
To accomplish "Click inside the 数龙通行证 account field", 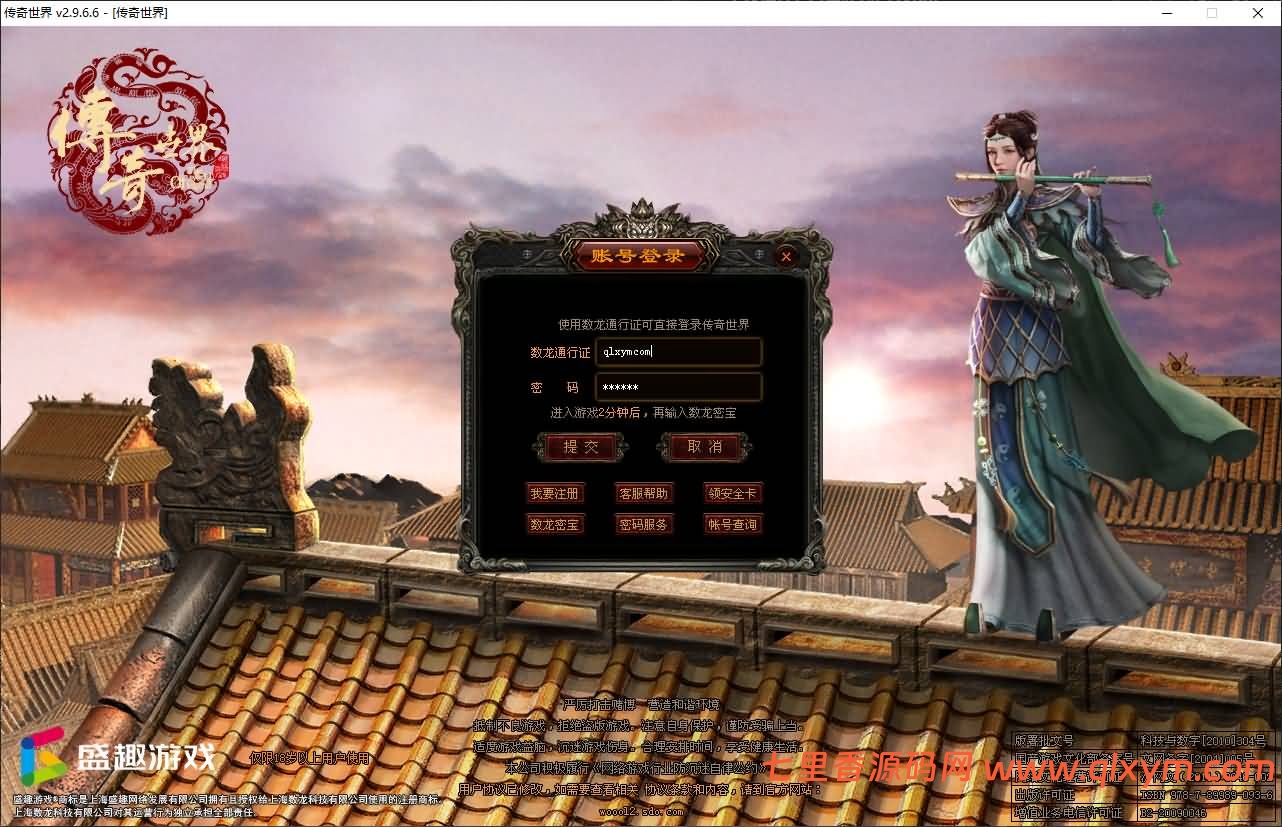I will pyautogui.click(x=678, y=351).
